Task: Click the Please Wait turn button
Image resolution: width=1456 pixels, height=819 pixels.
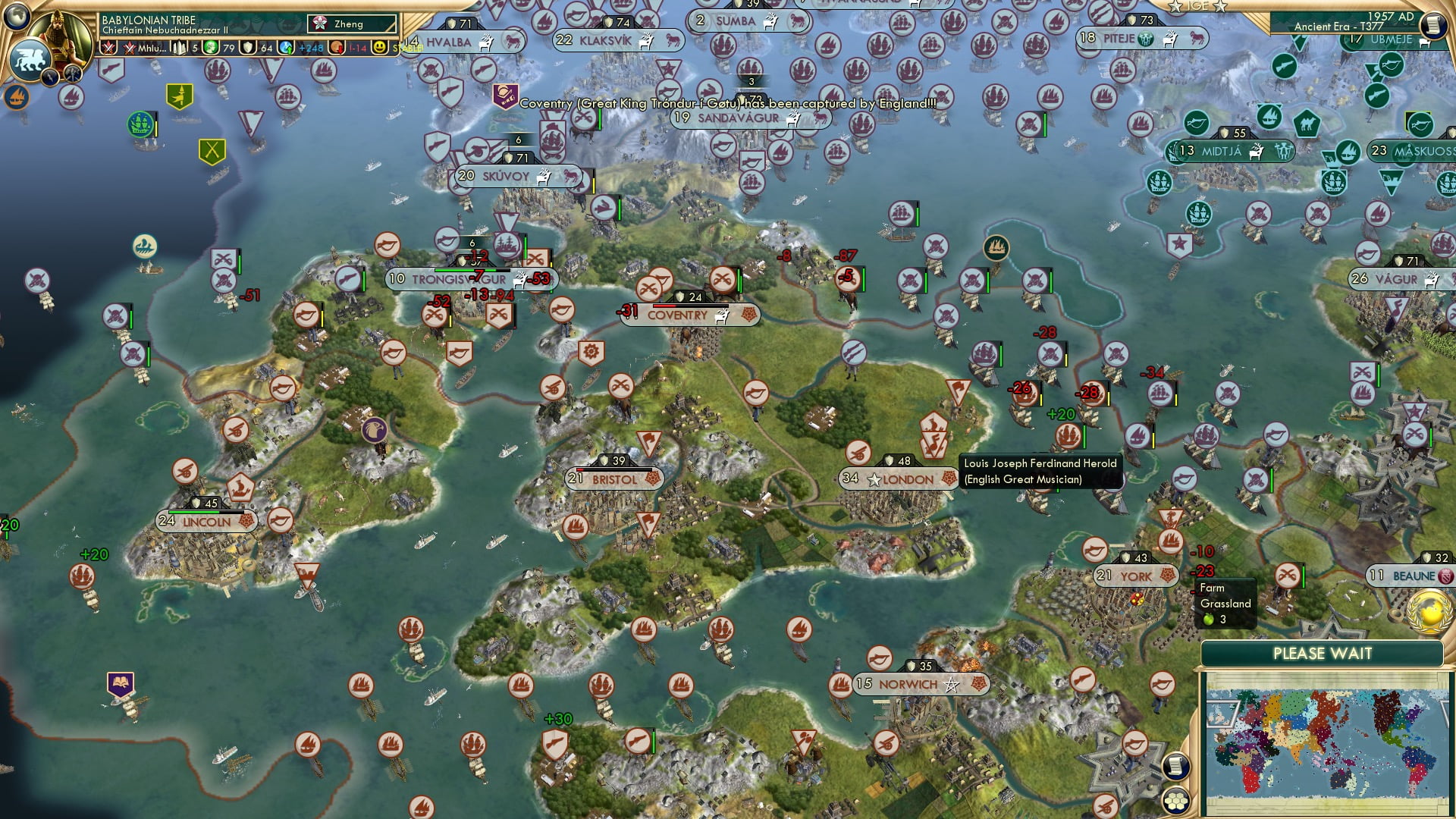Action: (x=1322, y=654)
